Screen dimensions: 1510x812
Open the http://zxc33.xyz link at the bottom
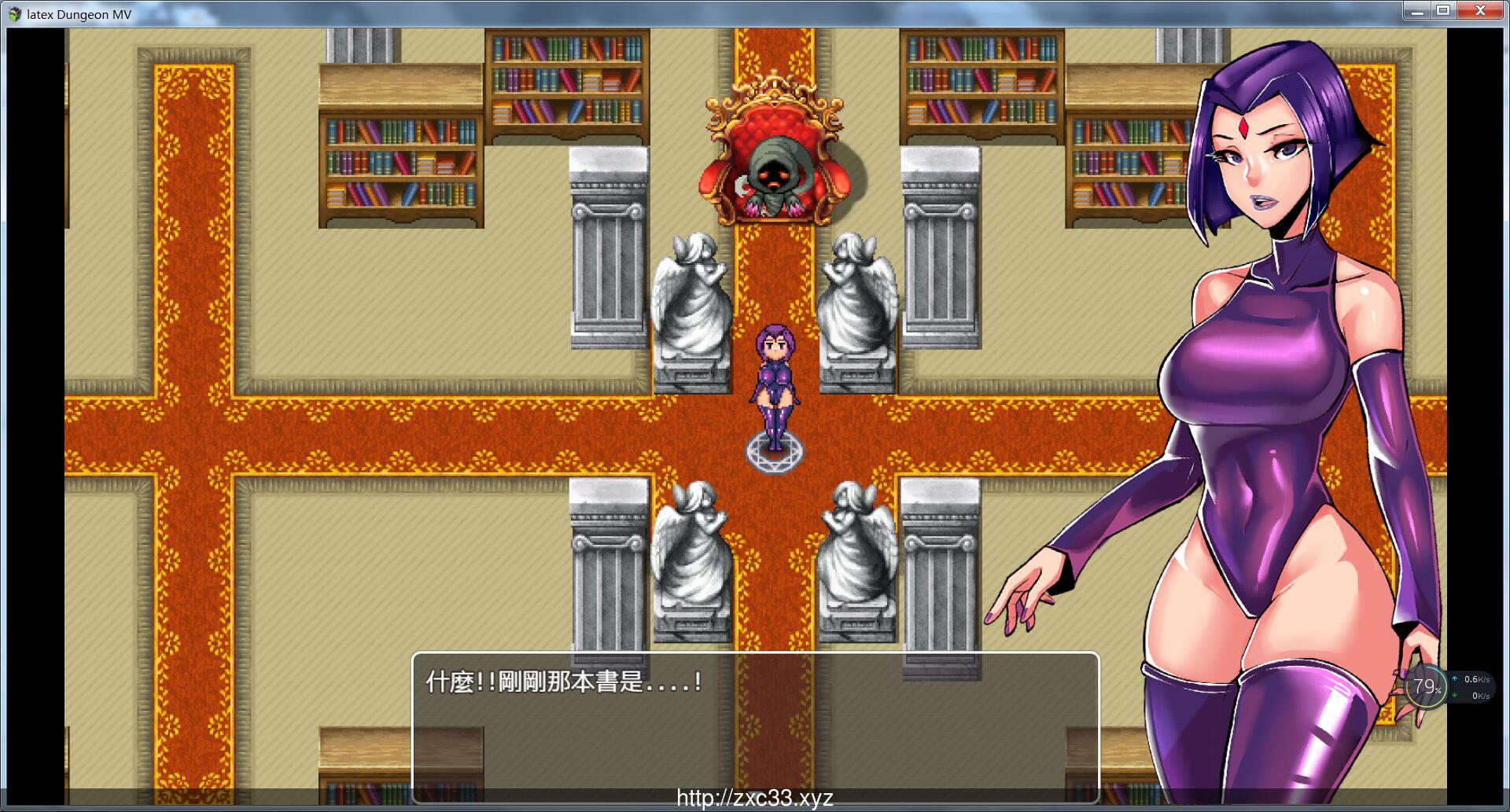click(754, 799)
